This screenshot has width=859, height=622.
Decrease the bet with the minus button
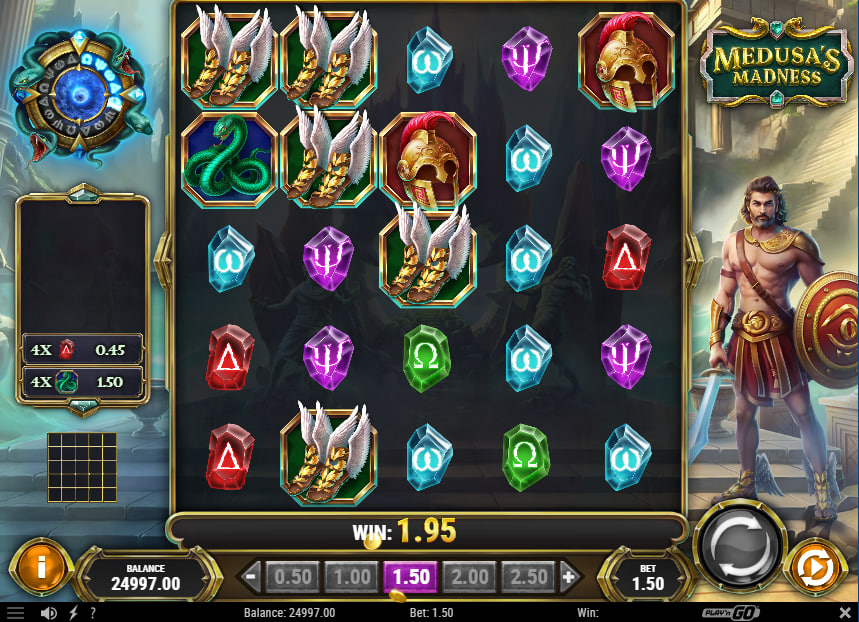251,576
